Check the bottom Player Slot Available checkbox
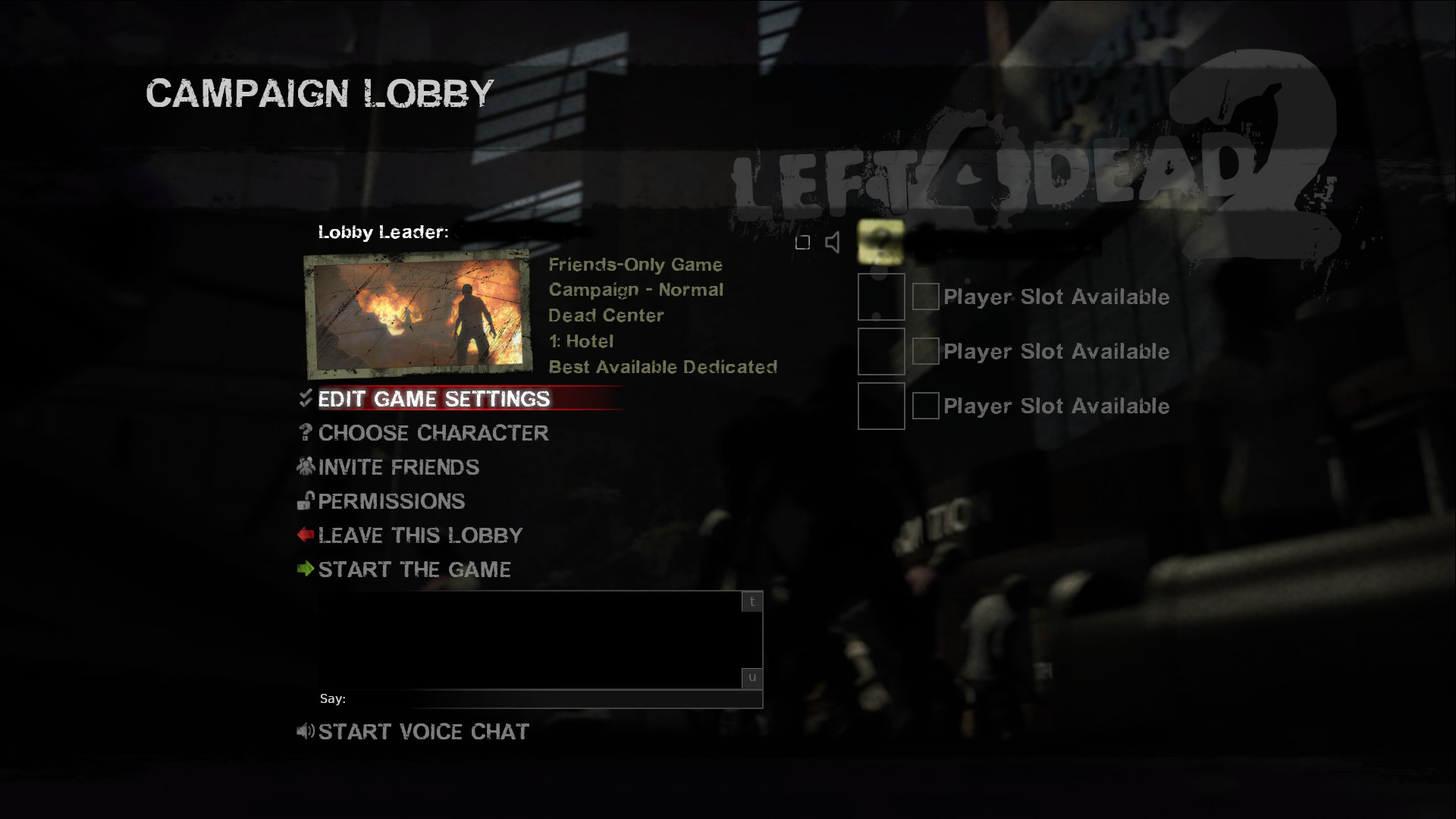 pos(925,406)
